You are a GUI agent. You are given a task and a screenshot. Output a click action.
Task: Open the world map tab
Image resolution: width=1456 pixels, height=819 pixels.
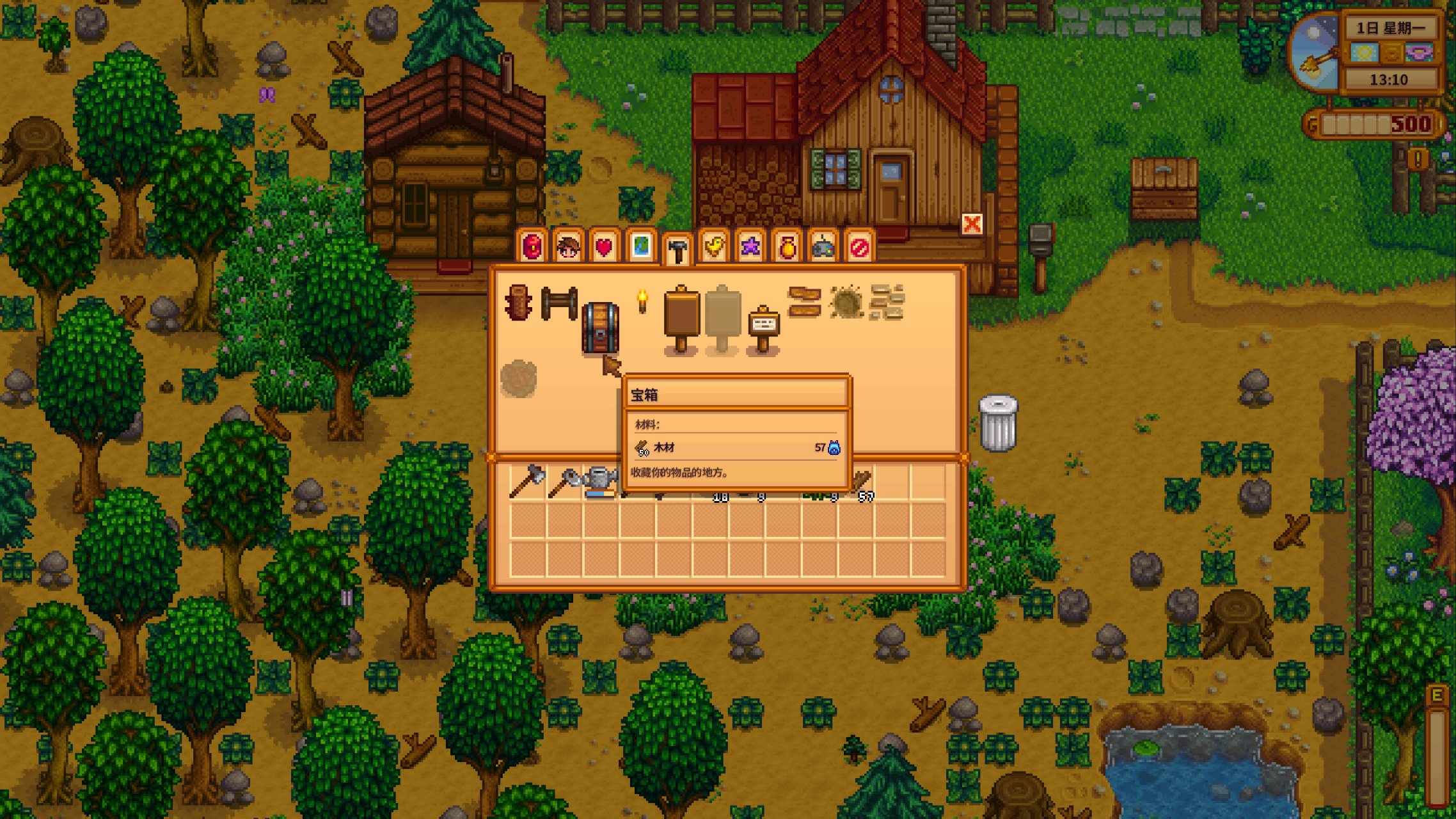[x=641, y=246]
